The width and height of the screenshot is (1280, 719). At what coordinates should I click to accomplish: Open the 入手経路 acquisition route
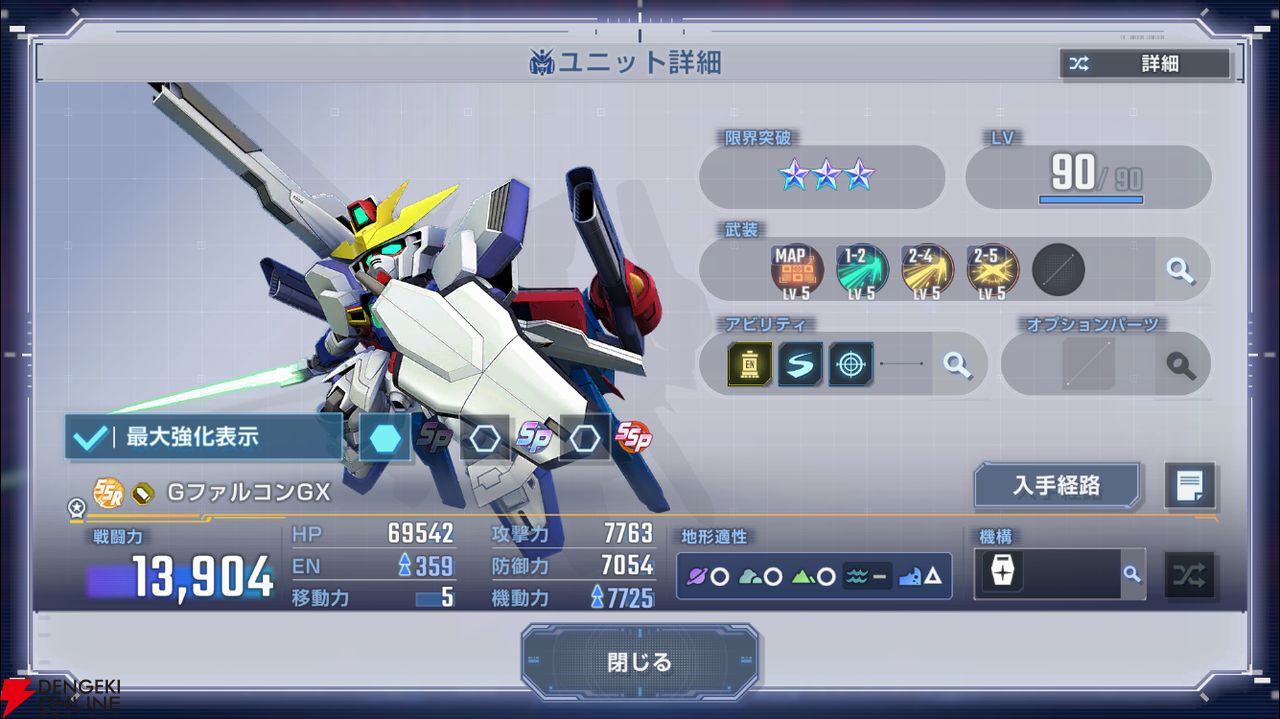[1057, 485]
